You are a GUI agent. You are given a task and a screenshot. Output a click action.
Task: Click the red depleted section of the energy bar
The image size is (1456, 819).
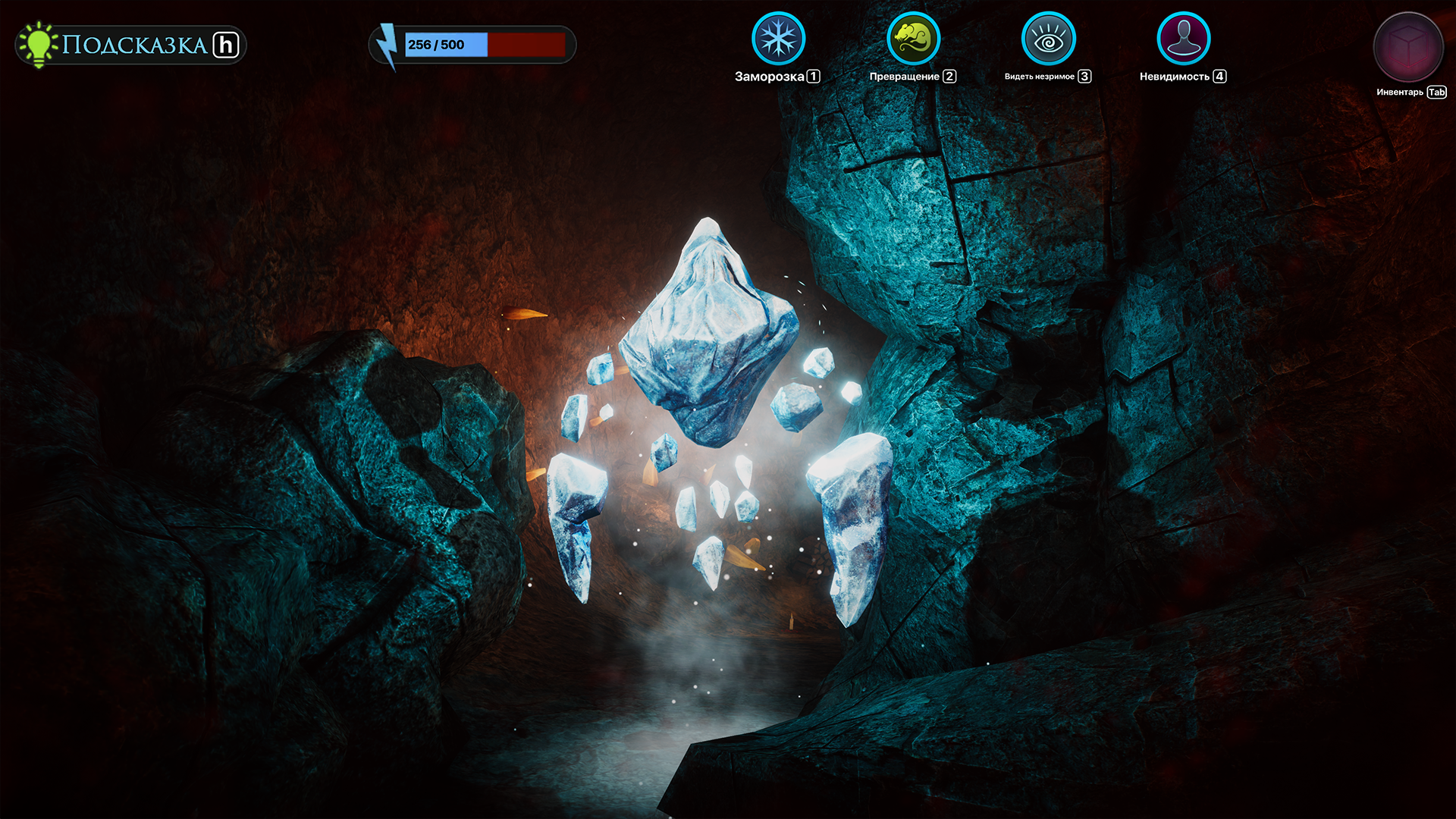pos(527,44)
